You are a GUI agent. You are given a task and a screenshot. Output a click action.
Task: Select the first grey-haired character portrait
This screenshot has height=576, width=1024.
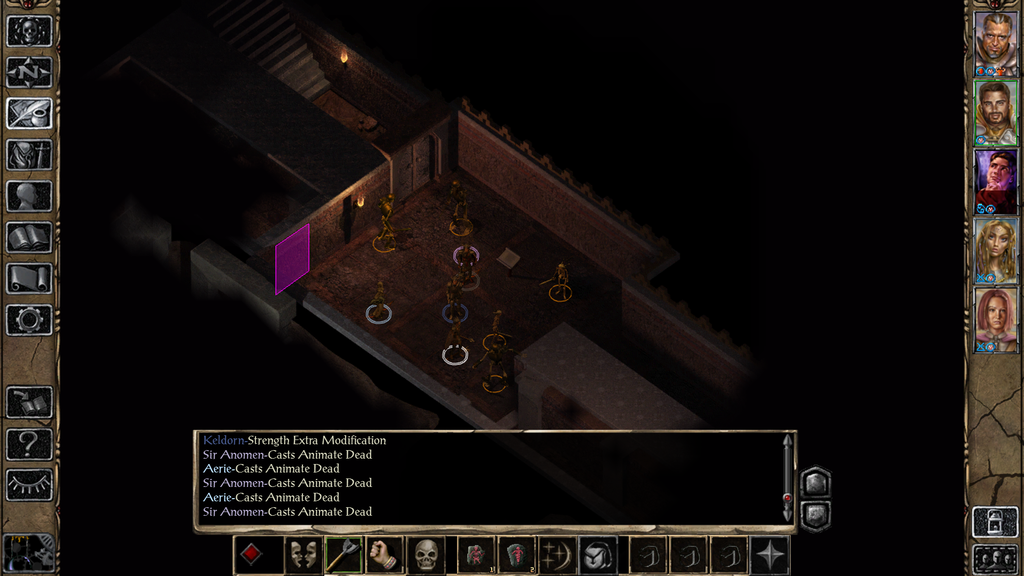click(x=996, y=41)
